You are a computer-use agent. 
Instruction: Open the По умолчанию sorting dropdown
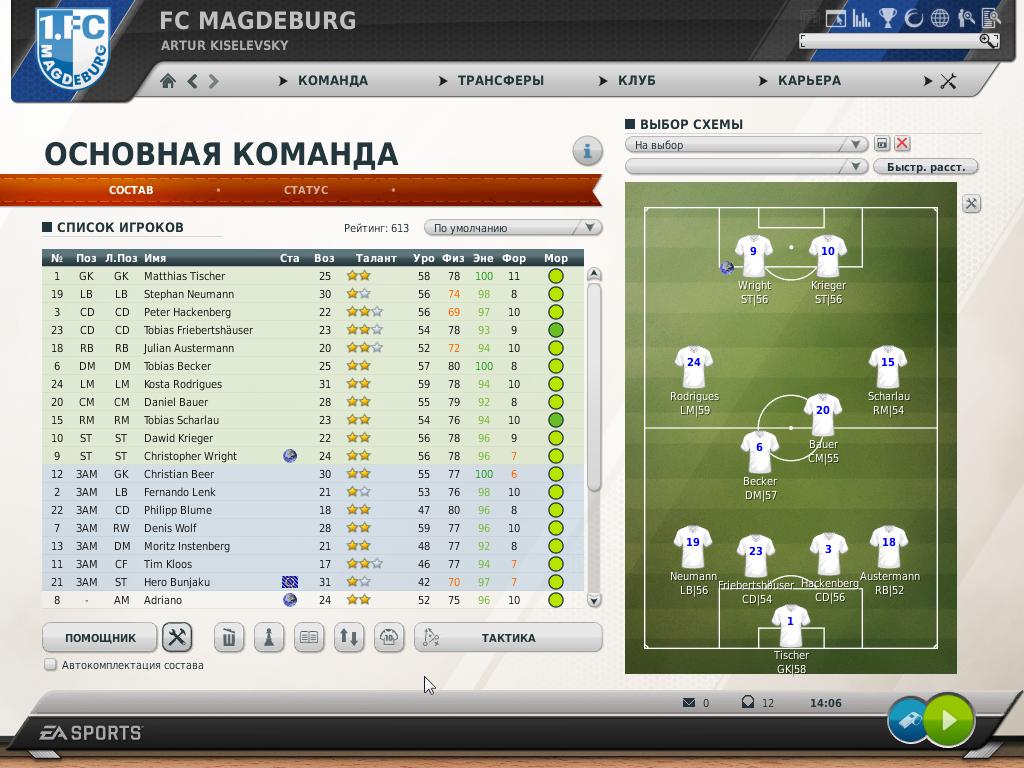pyautogui.click(x=513, y=228)
